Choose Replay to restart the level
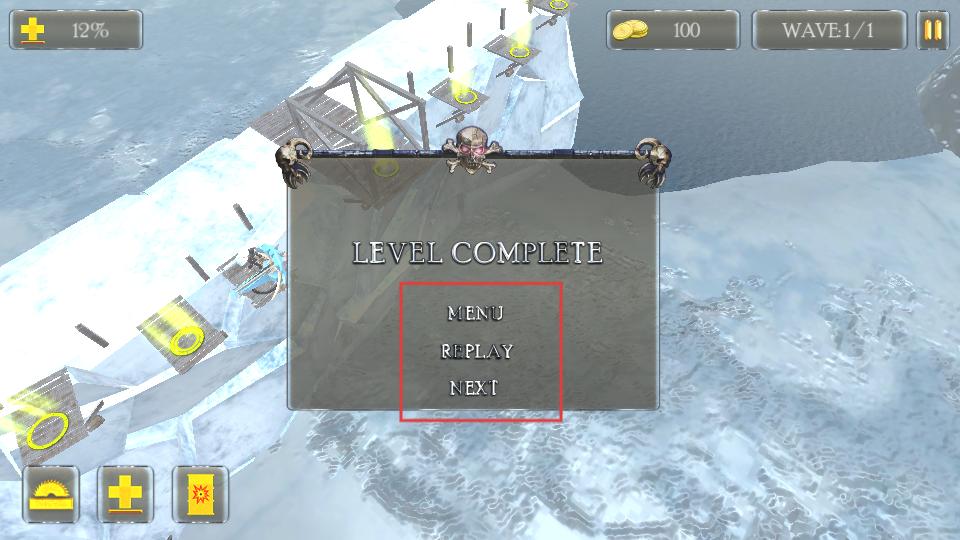The width and height of the screenshot is (960, 540). click(x=477, y=351)
